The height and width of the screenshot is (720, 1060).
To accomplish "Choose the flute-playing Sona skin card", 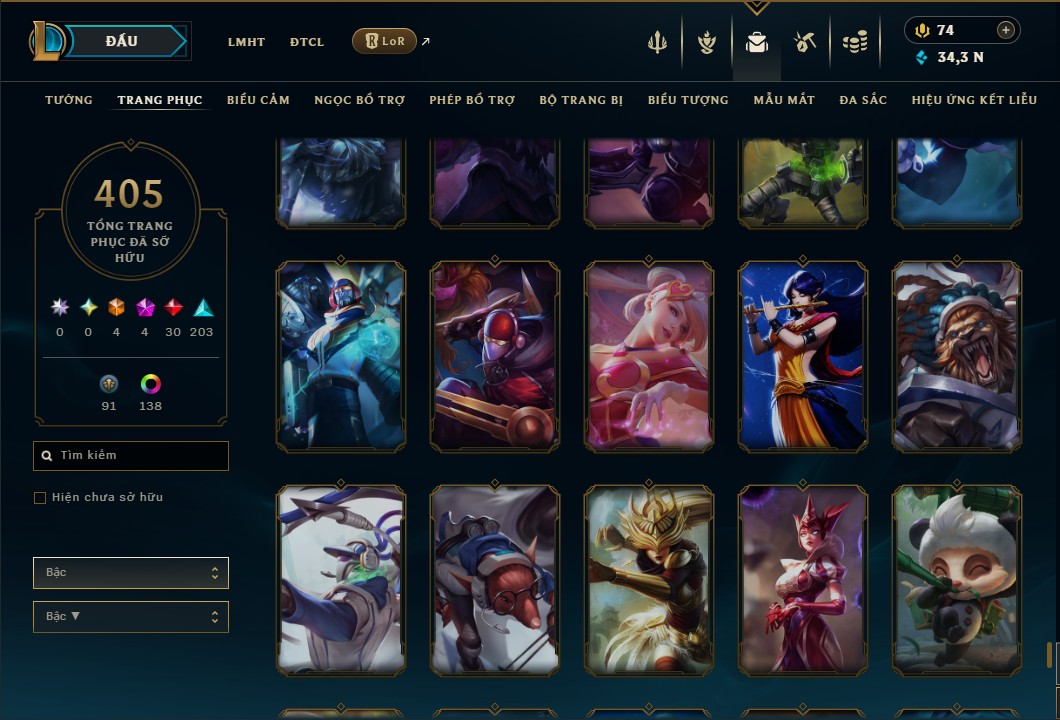I will [x=803, y=356].
